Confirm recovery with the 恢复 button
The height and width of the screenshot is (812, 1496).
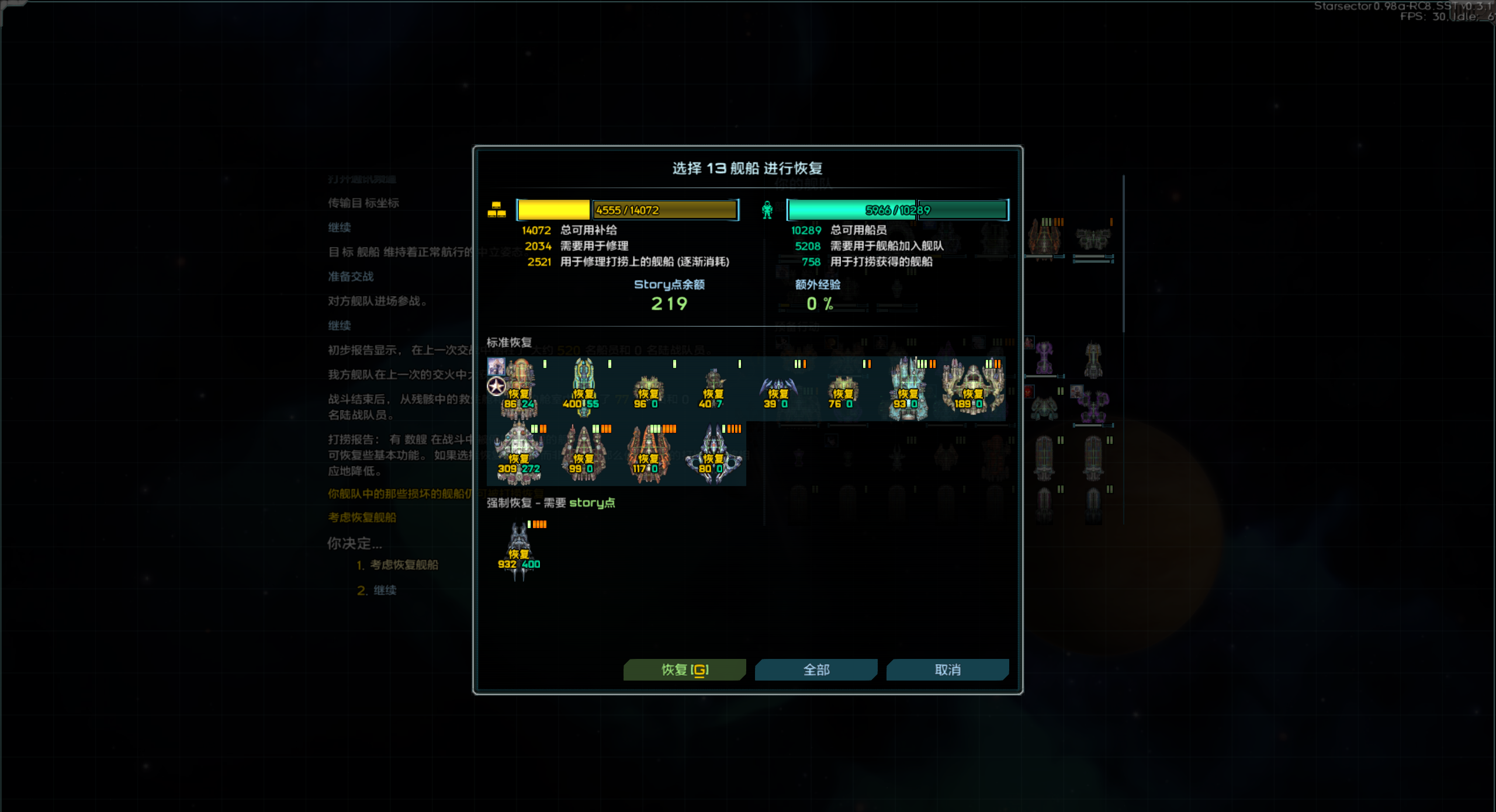pyautogui.click(x=684, y=669)
